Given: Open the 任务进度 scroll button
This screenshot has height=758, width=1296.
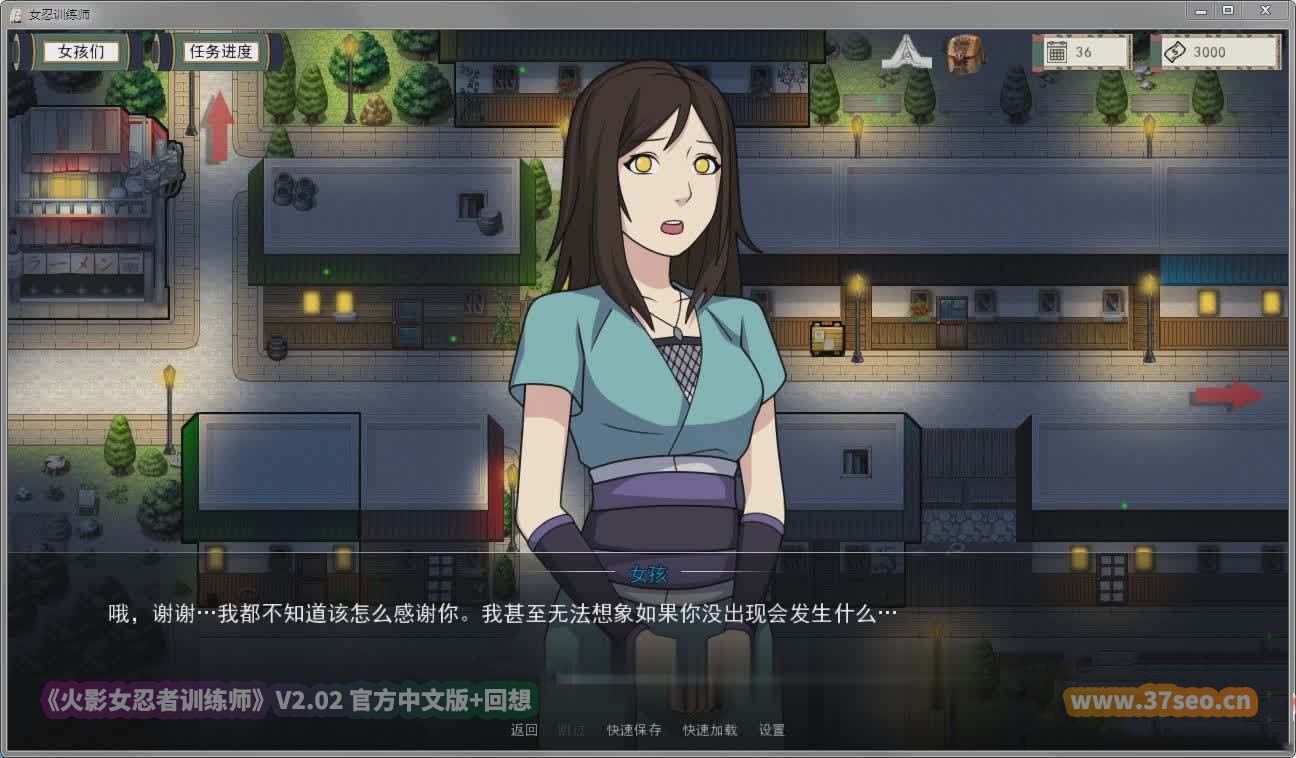Looking at the screenshot, I should click(220, 52).
